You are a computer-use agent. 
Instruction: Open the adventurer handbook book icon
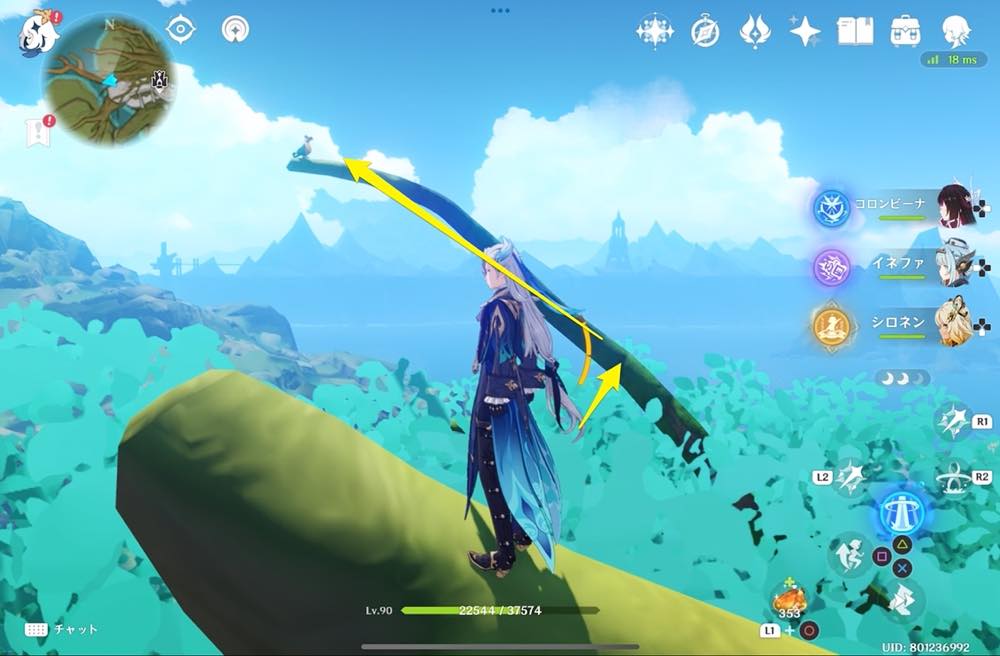[855, 31]
